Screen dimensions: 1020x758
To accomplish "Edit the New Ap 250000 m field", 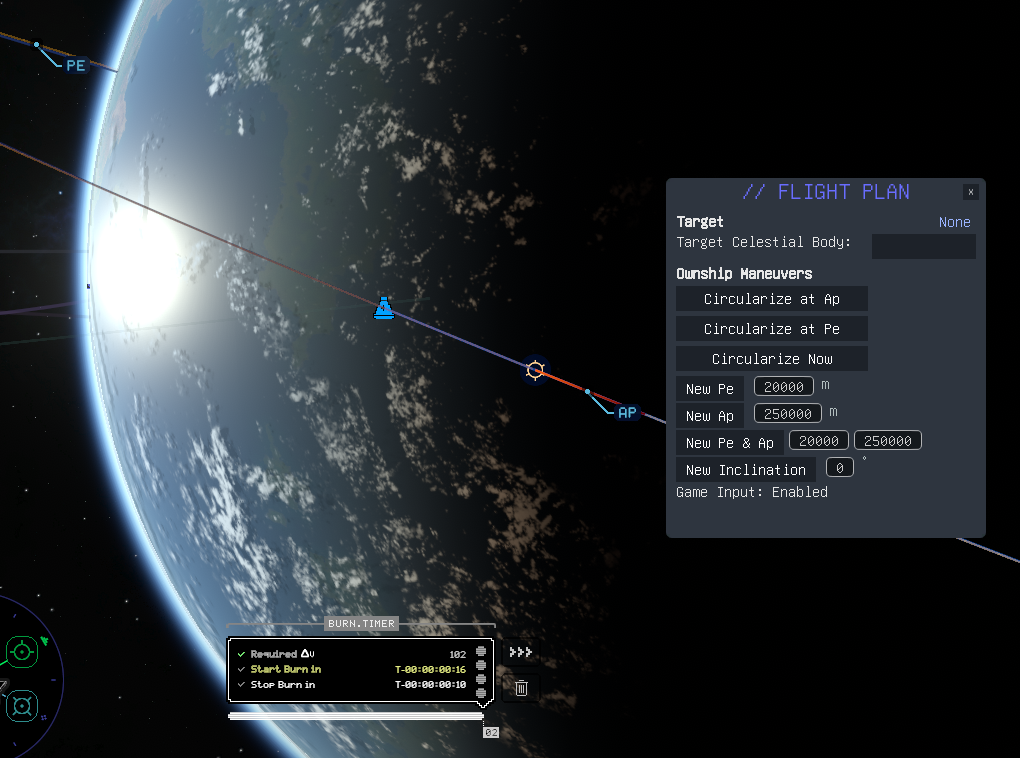I will click(788, 414).
